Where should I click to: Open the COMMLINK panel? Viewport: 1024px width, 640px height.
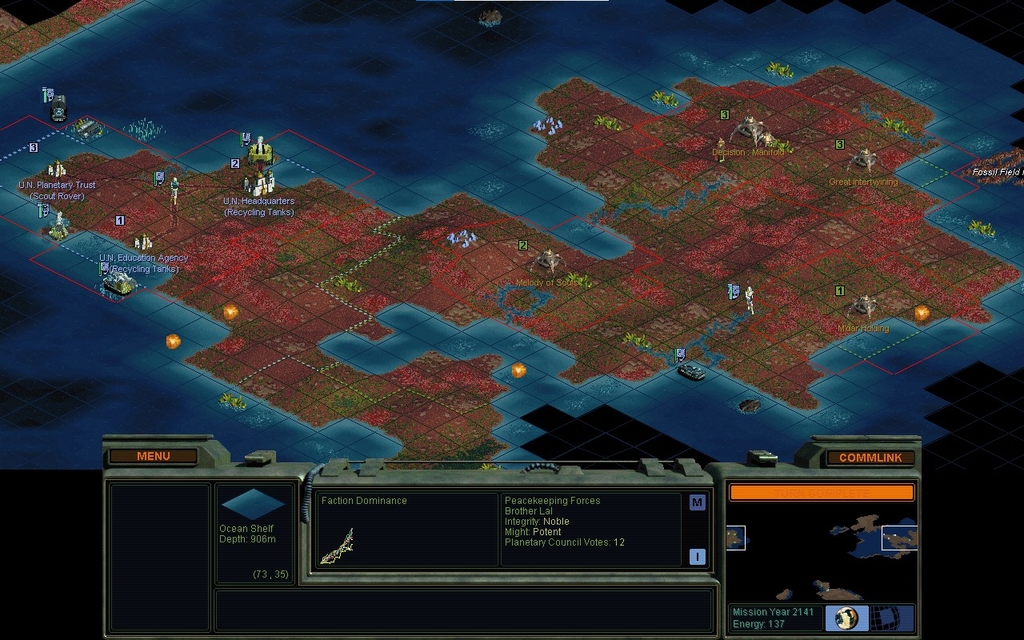[x=870, y=458]
